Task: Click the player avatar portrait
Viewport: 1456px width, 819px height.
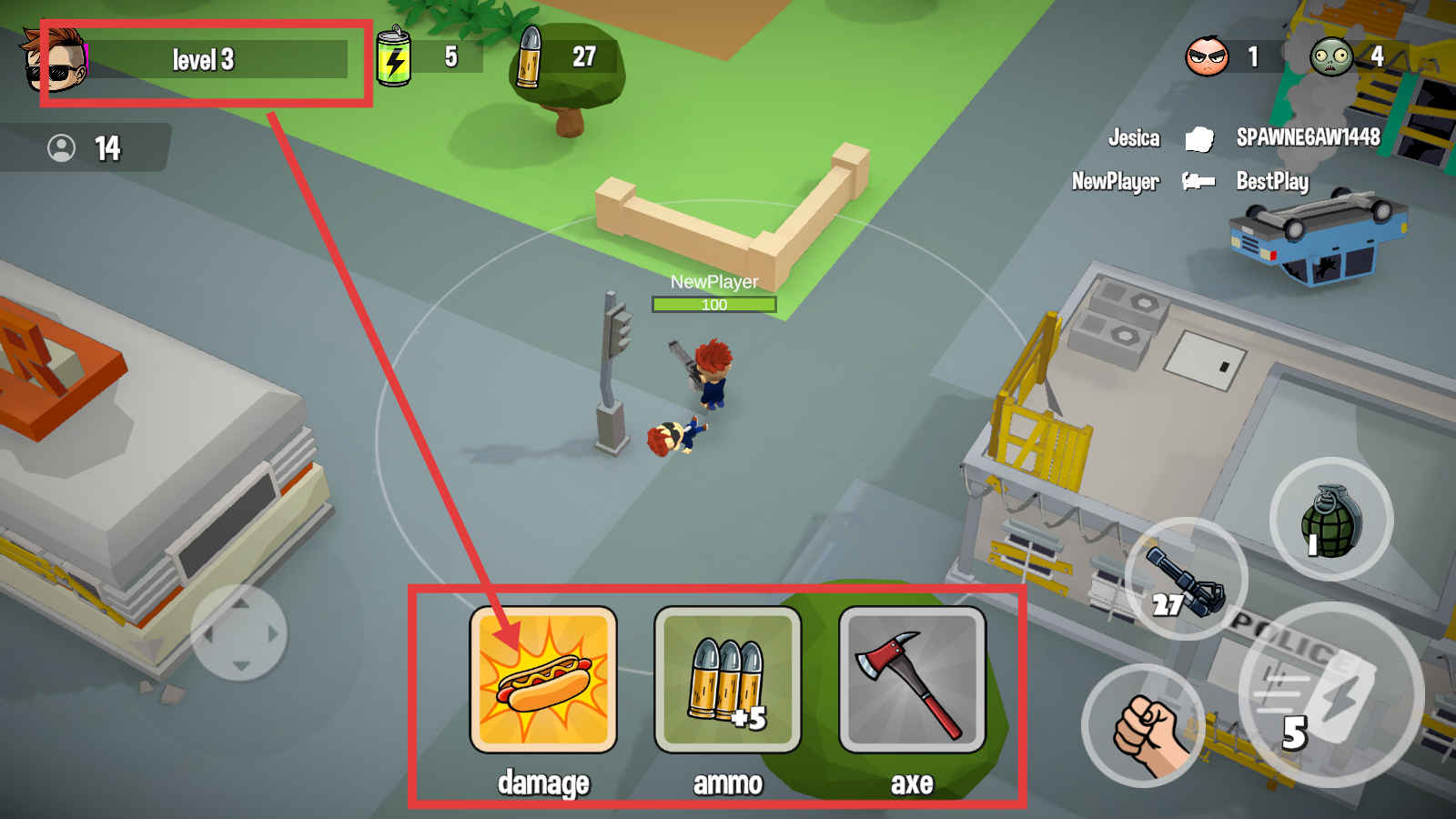Action: pos(55,60)
